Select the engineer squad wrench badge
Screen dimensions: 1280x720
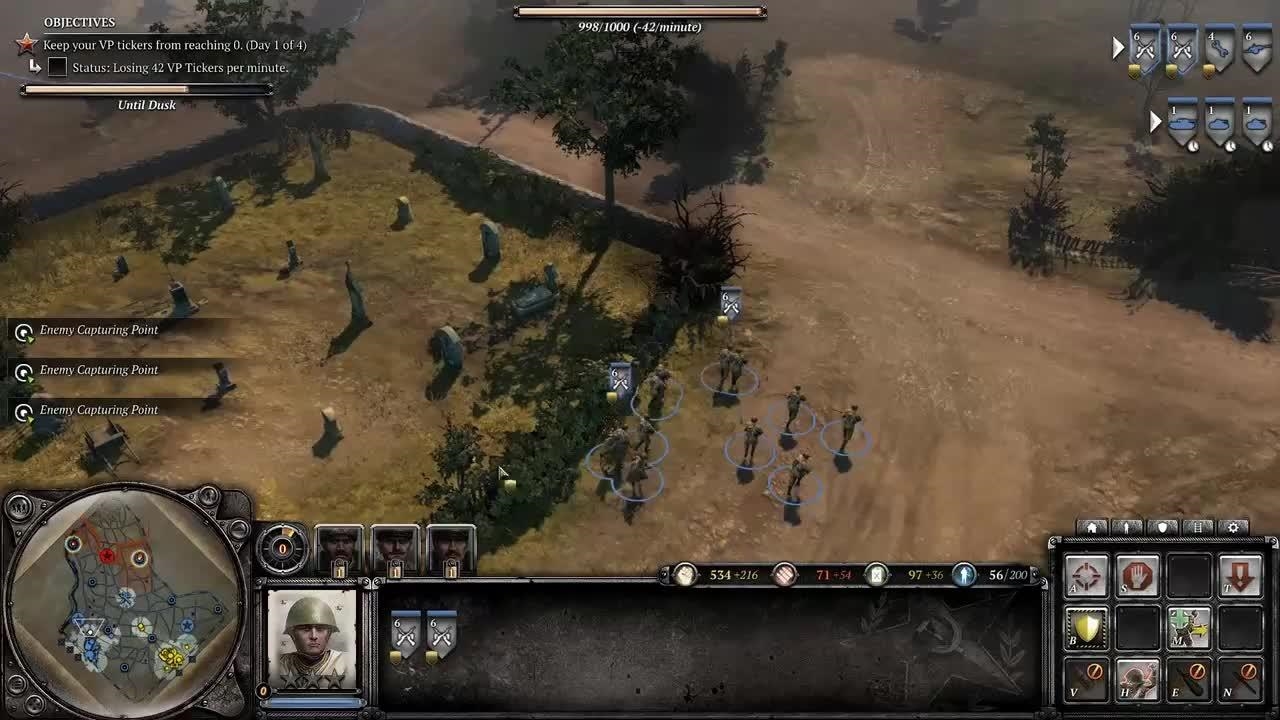[x=1219, y=51]
